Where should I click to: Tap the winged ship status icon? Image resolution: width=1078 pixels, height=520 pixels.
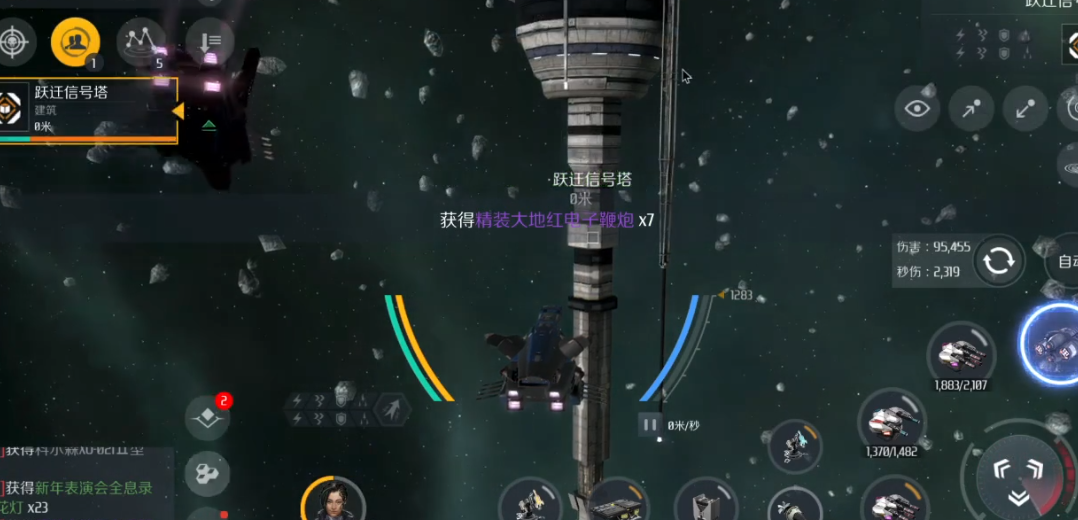[391, 408]
